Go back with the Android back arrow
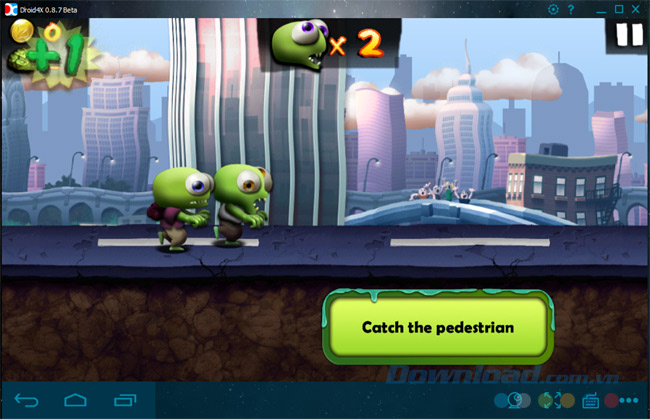The image size is (650, 419). [x=27, y=401]
